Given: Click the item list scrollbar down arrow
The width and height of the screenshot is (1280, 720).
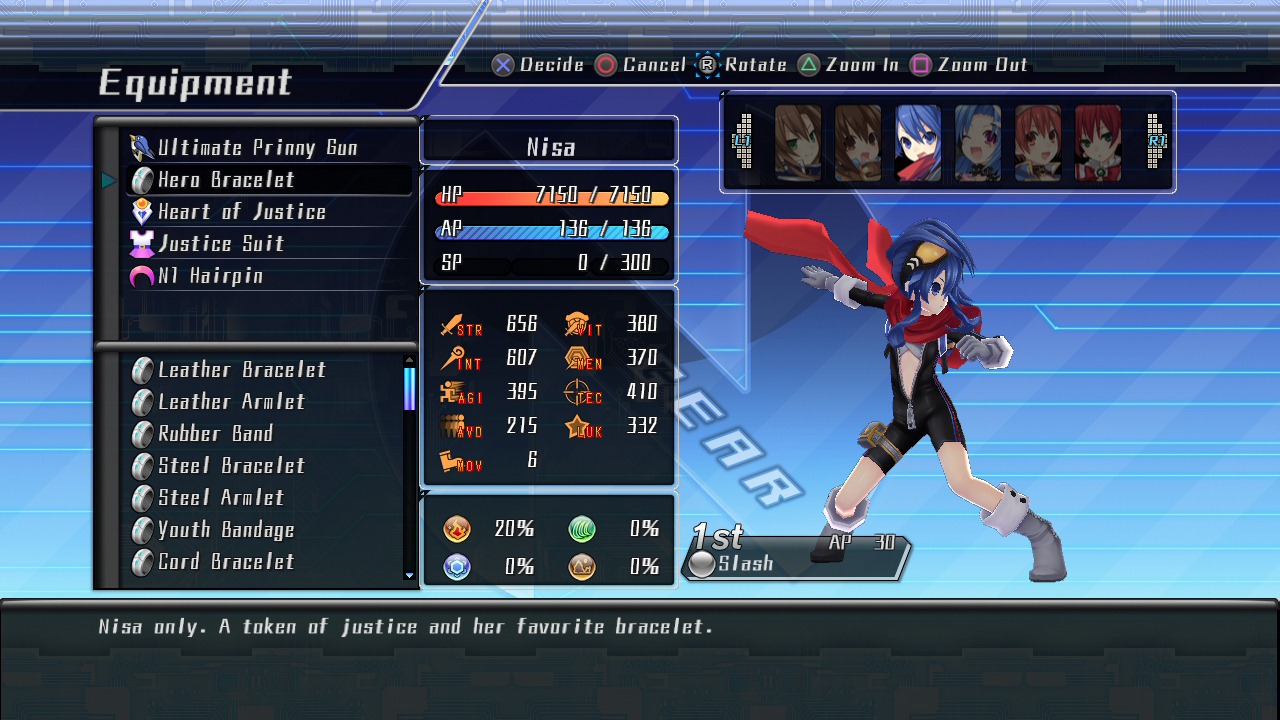Looking at the screenshot, I should coord(409,575).
